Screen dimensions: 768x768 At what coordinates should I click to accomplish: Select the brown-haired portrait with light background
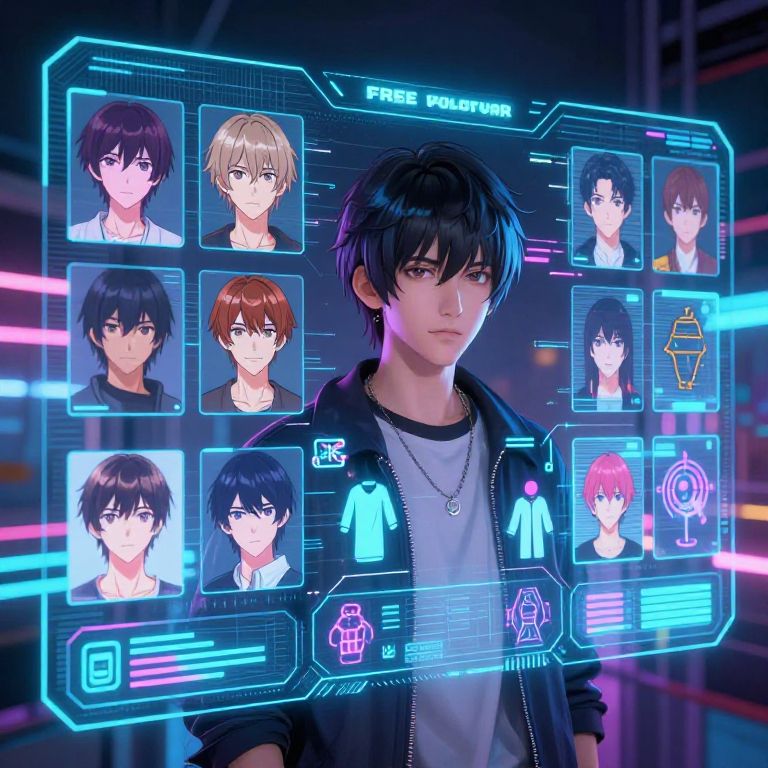pyautogui.click(x=125, y=525)
